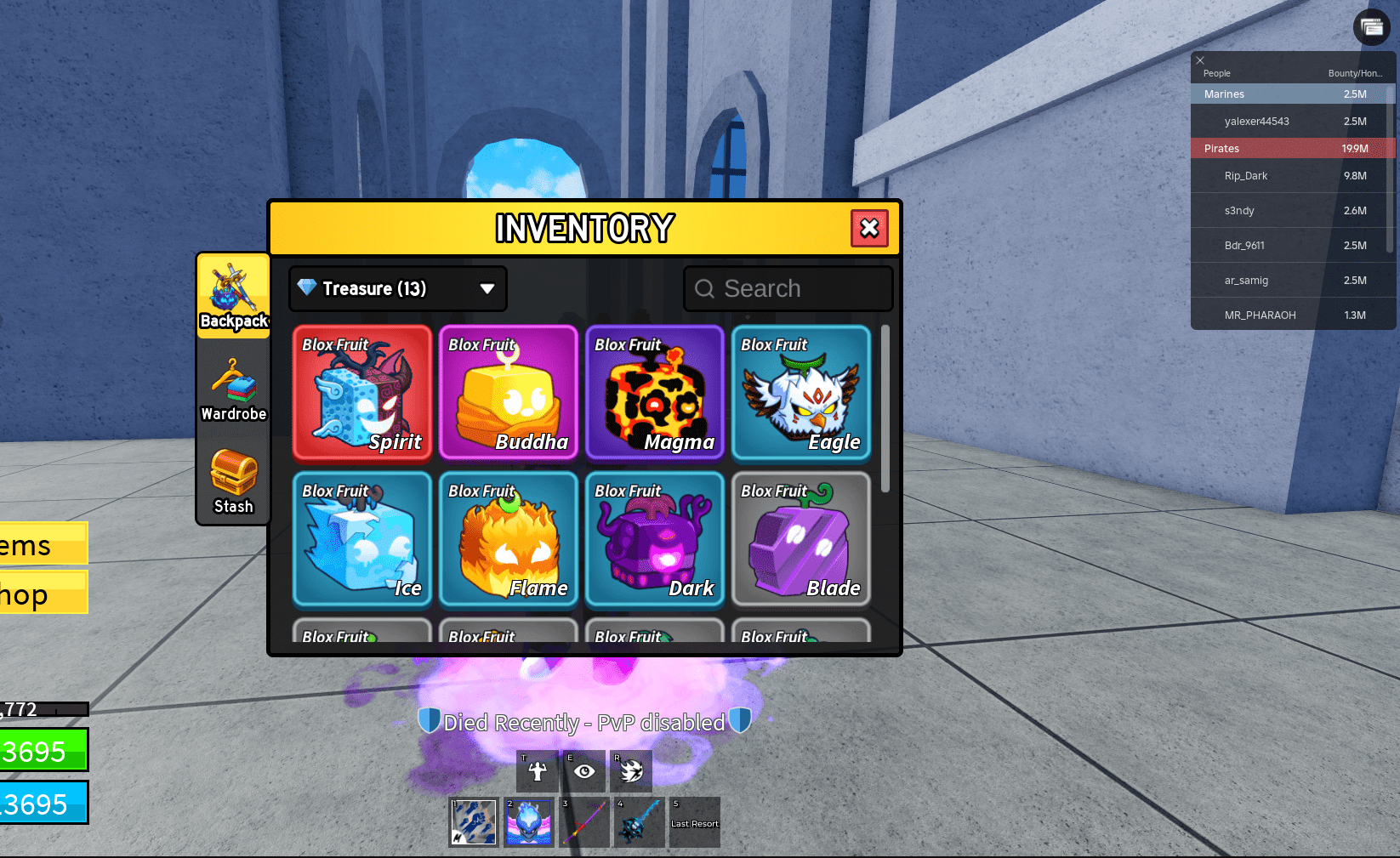Select the Magma fruit
Screen dimensions: 1400x858
pyautogui.click(x=654, y=393)
